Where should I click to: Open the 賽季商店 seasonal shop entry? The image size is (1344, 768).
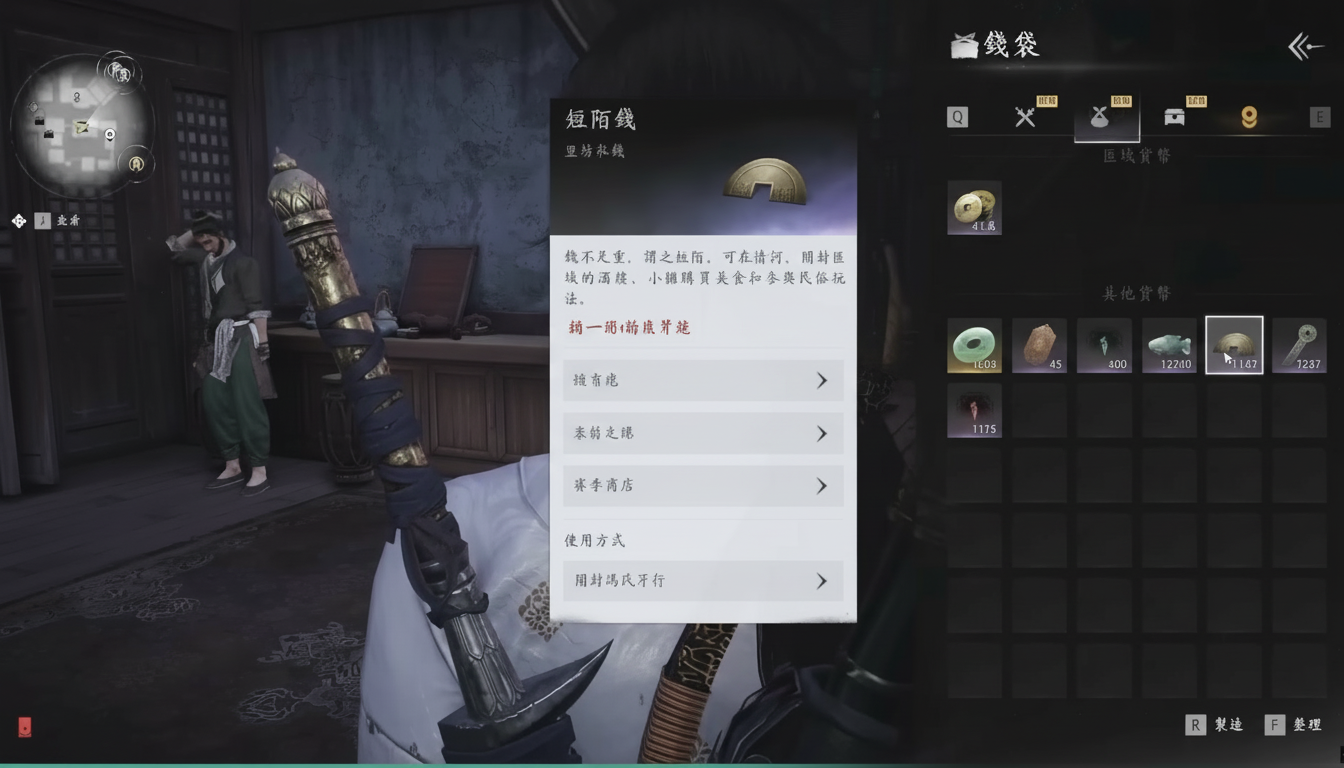click(x=702, y=485)
